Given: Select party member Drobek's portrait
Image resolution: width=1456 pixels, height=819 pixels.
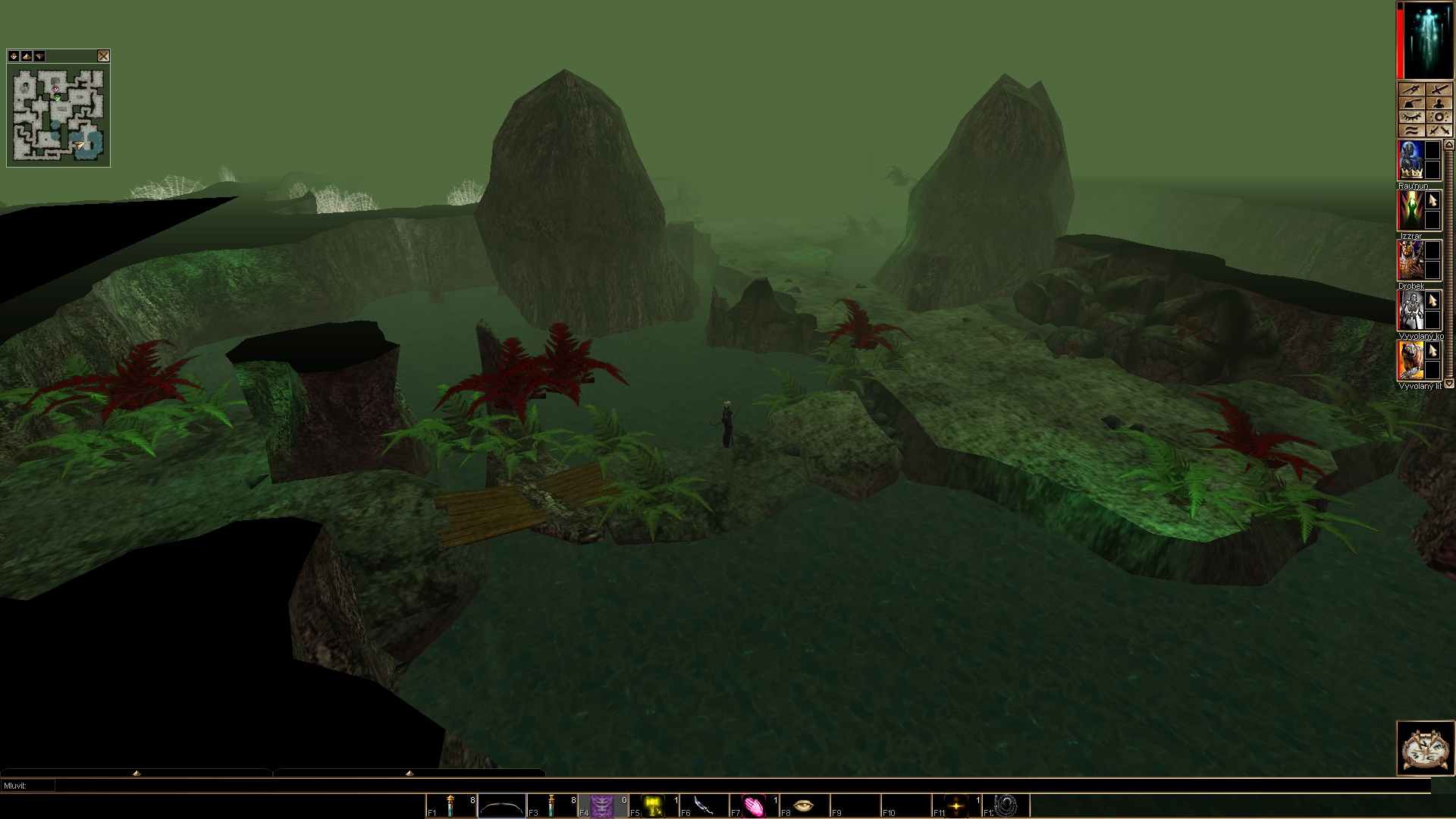Looking at the screenshot, I should click(x=1410, y=260).
